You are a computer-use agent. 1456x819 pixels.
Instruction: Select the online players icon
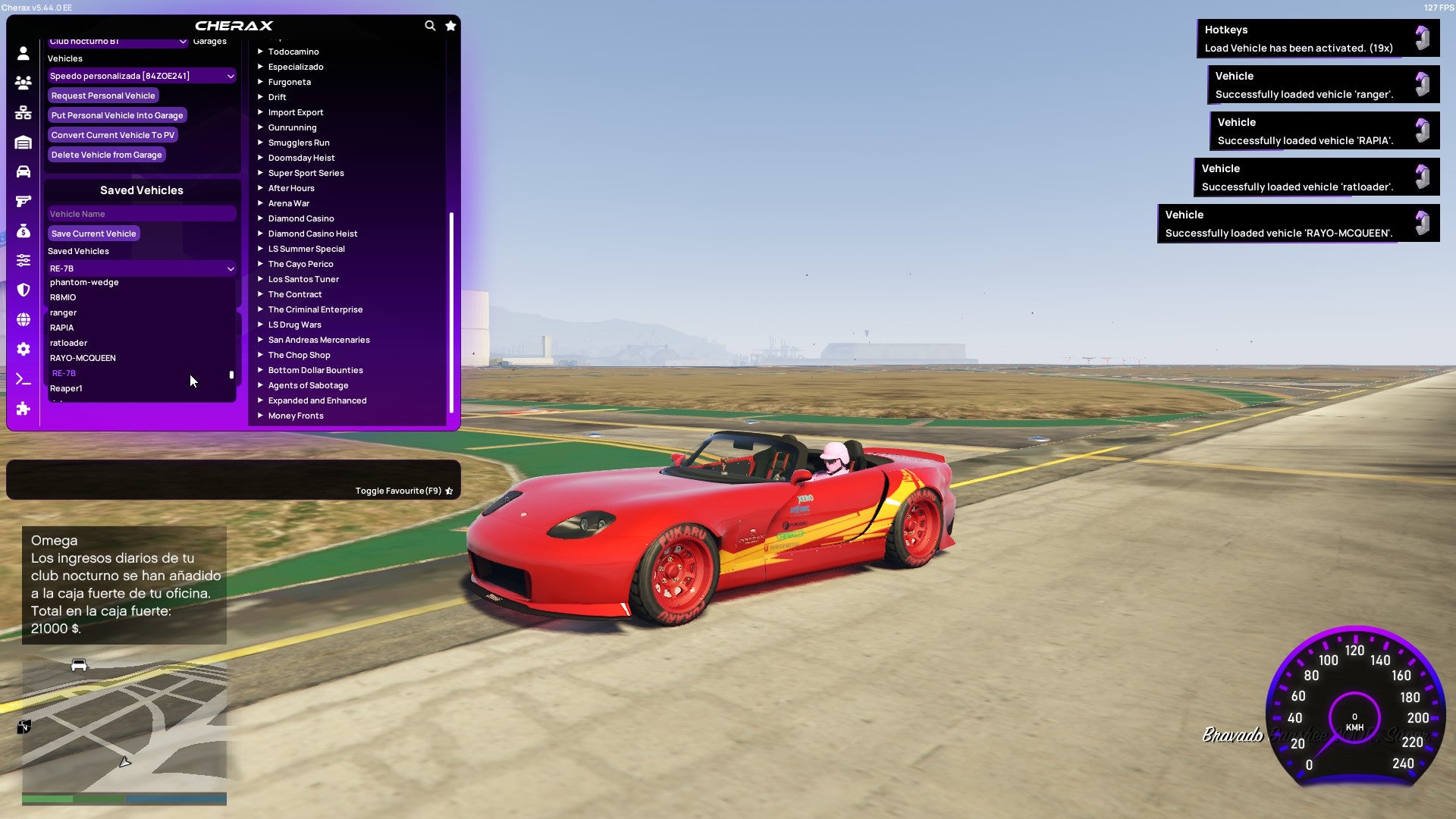24,81
